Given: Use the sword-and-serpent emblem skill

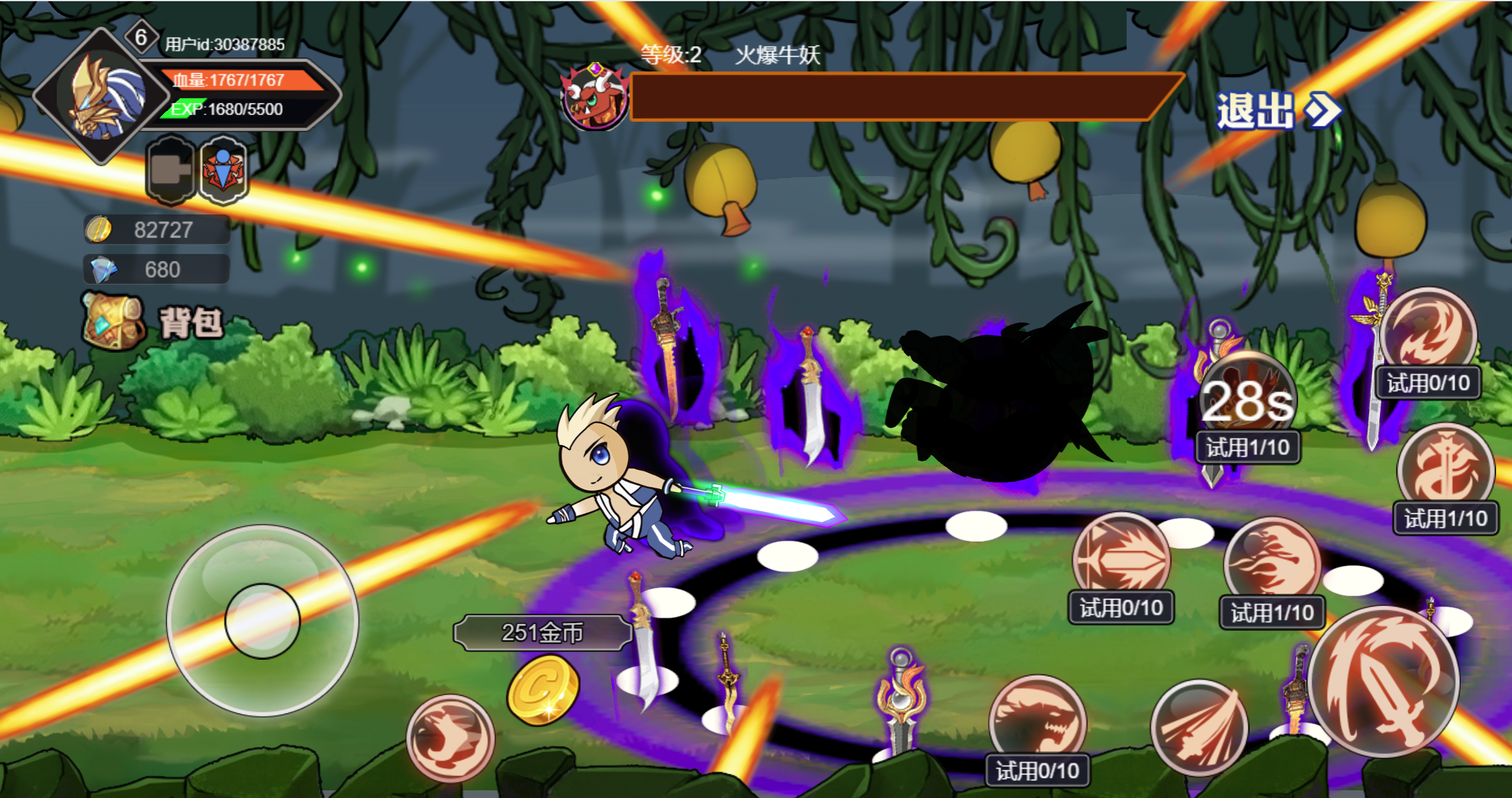Looking at the screenshot, I should [1445, 470].
